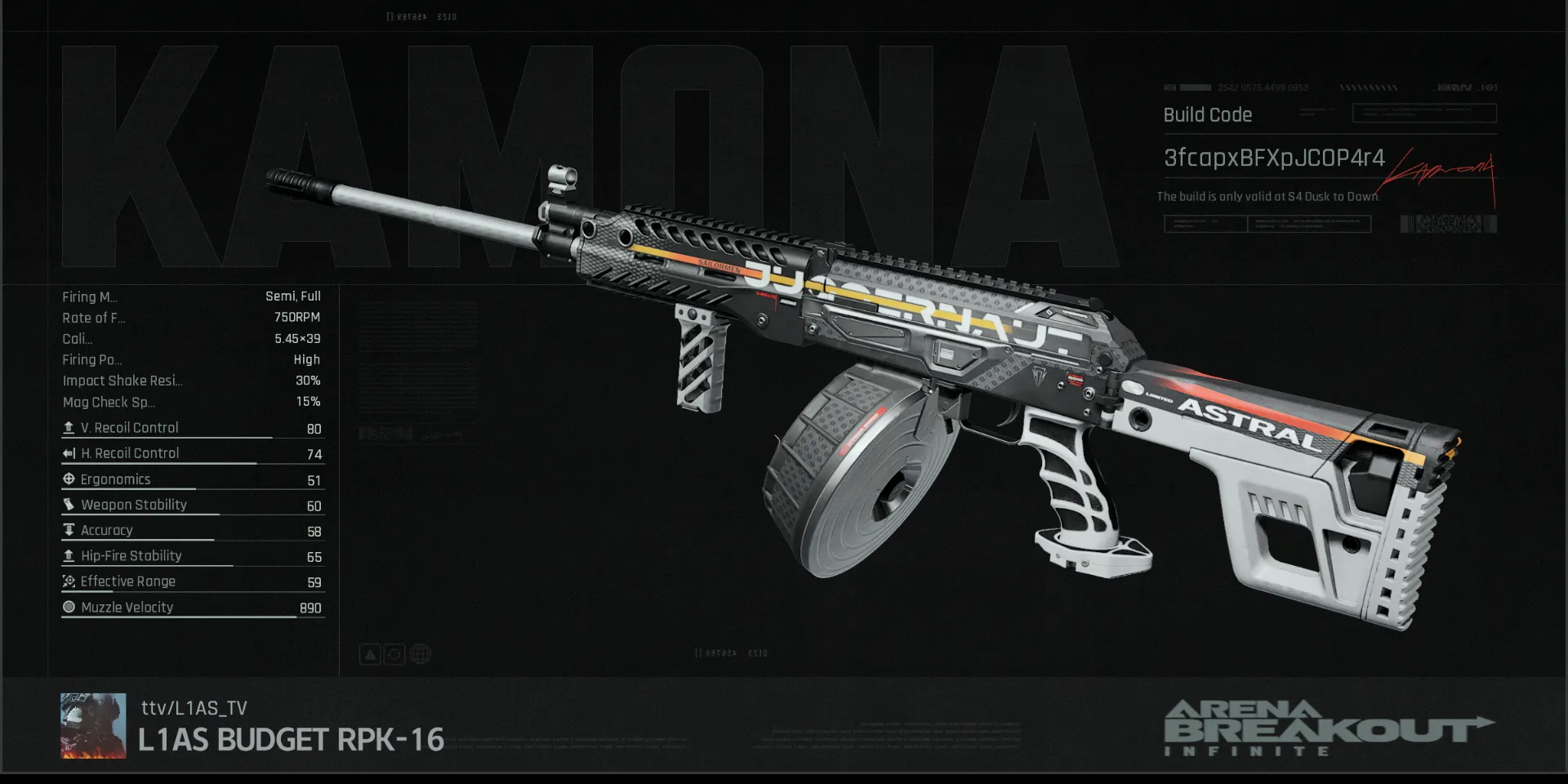
Task: Select the Ergonomics crosshair icon
Action: point(69,479)
